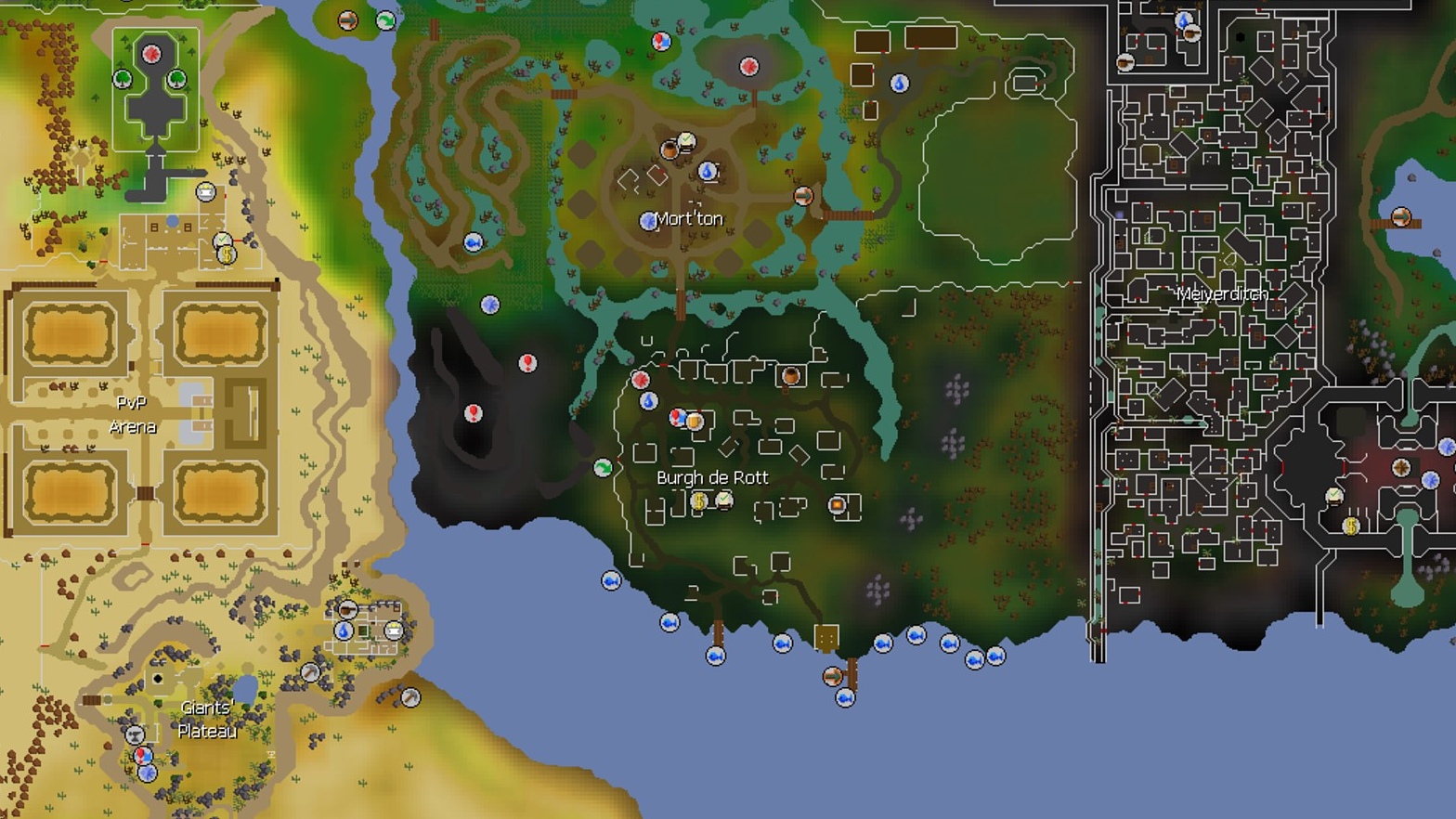Image resolution: width=1456 pixels, height=819 pixels.
Task: Select the bank icon inside Meiyerditch
Action: click(x=1350, y=526)
